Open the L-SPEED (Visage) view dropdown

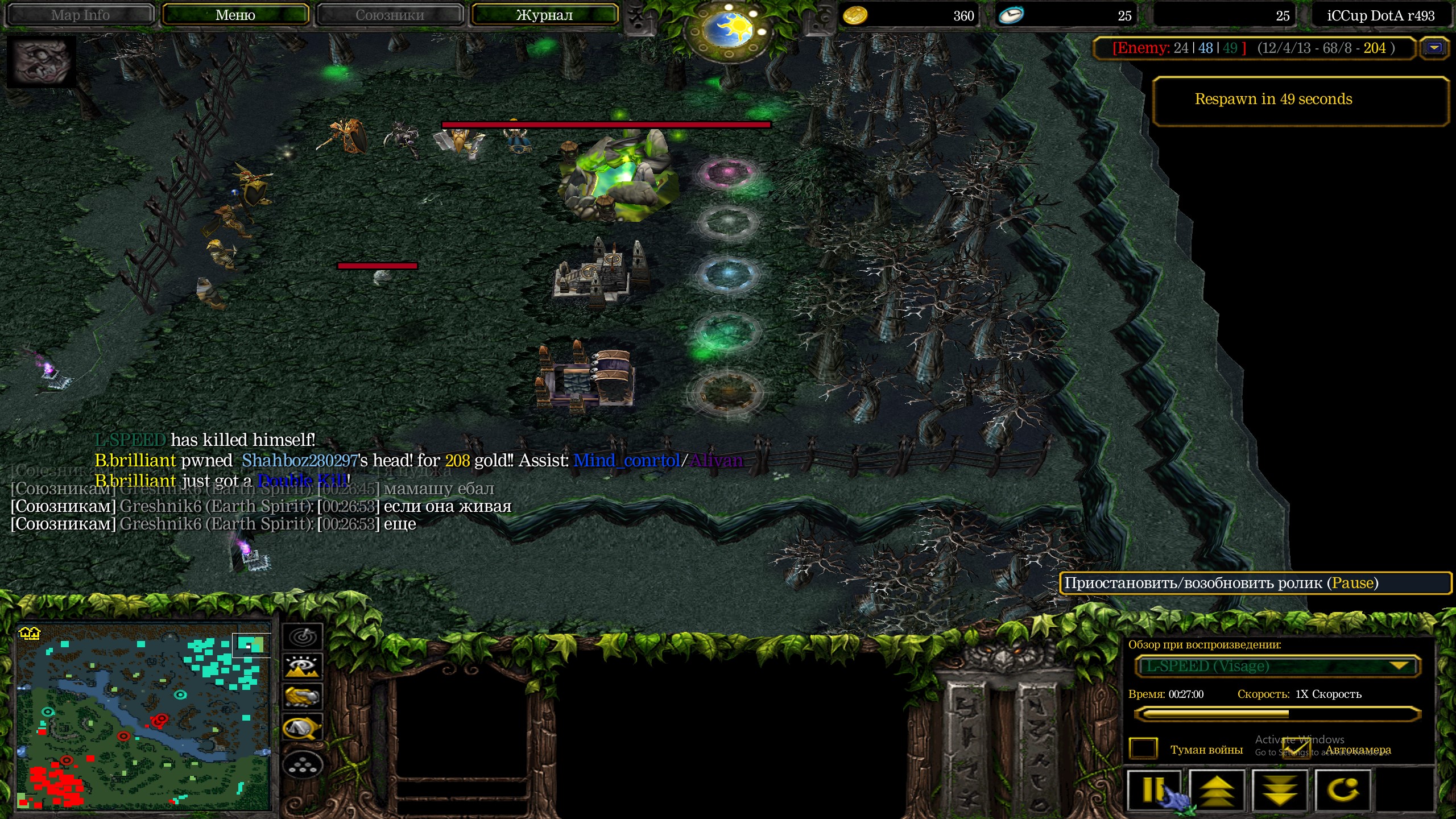(x=1277, y=666)
